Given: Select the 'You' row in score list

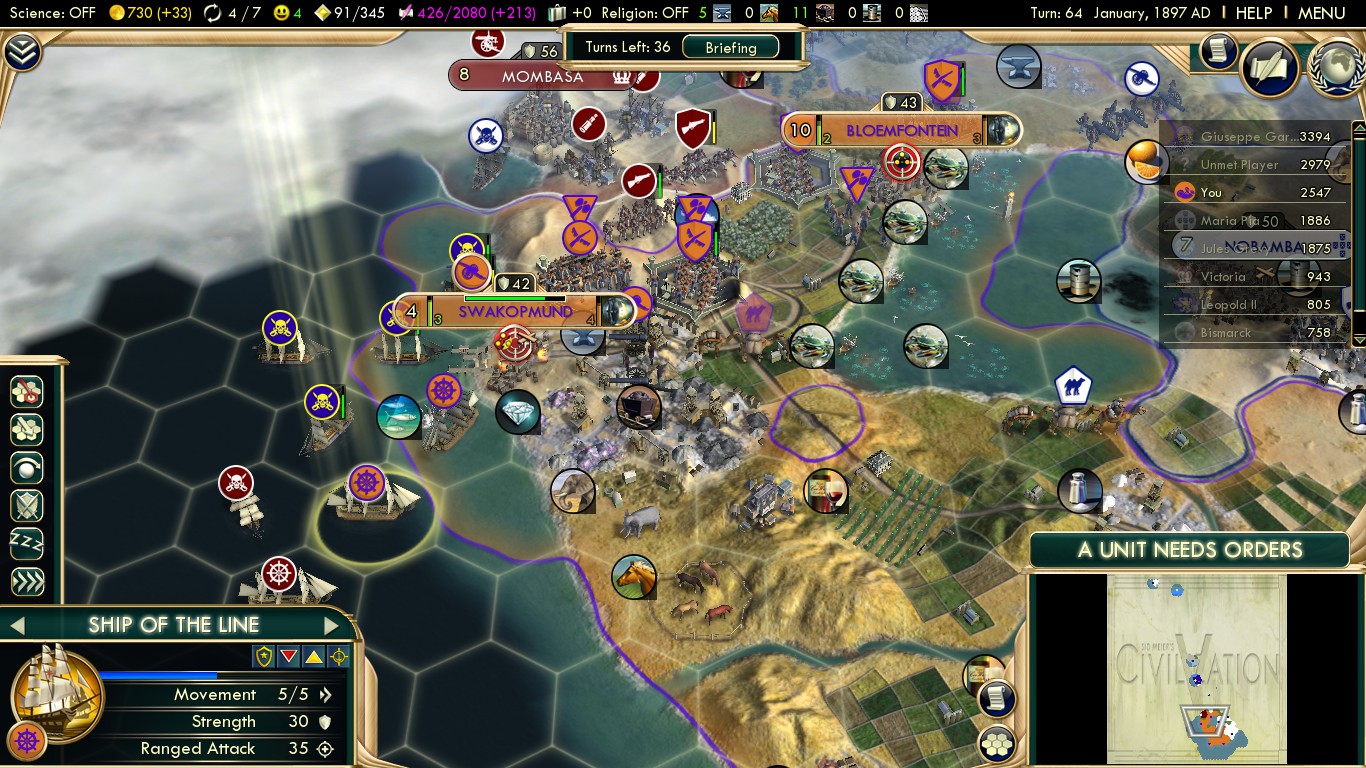Looking at the screenshot, I should pos(1257,192).
